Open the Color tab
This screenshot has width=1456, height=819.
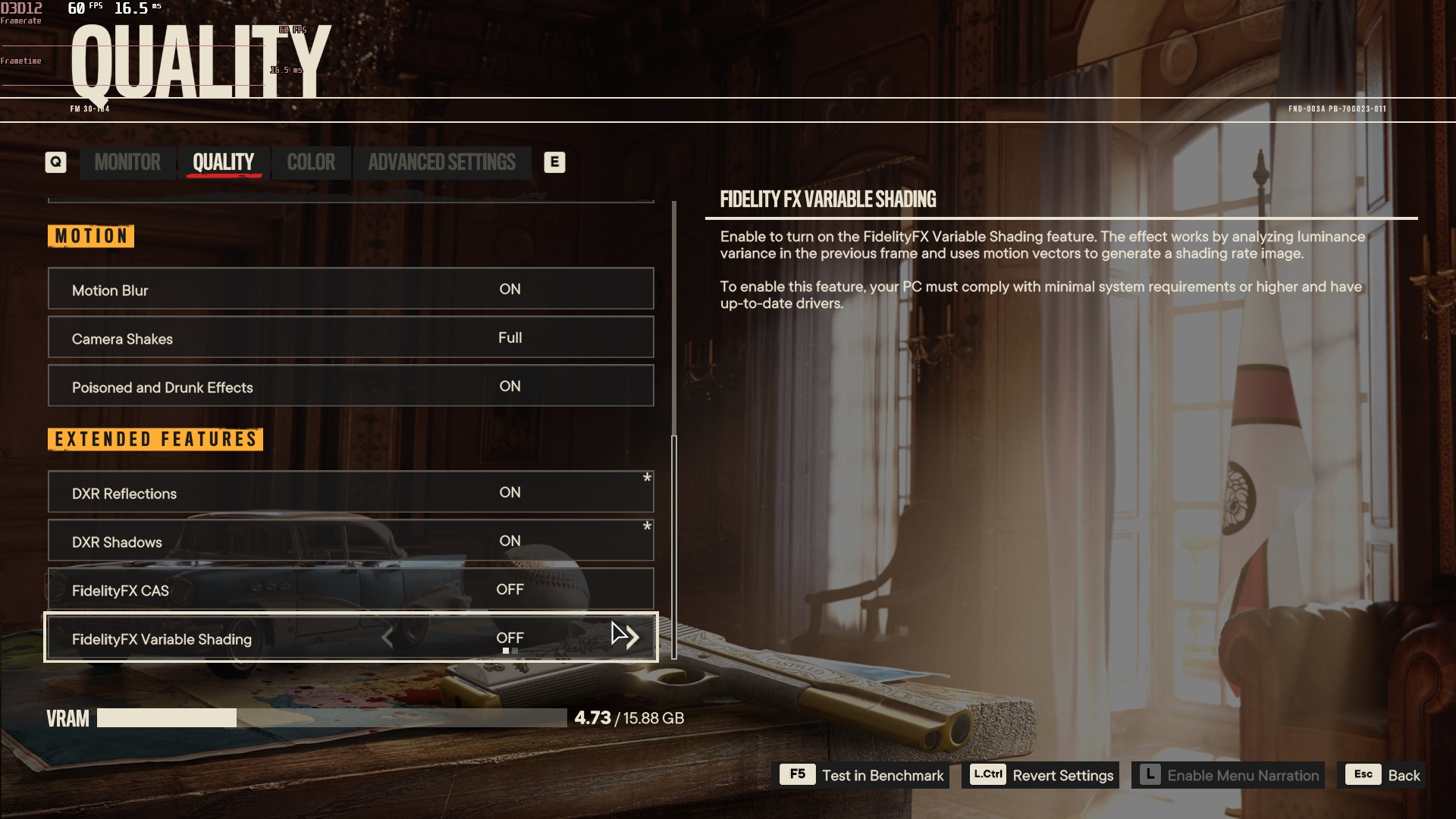311,162
